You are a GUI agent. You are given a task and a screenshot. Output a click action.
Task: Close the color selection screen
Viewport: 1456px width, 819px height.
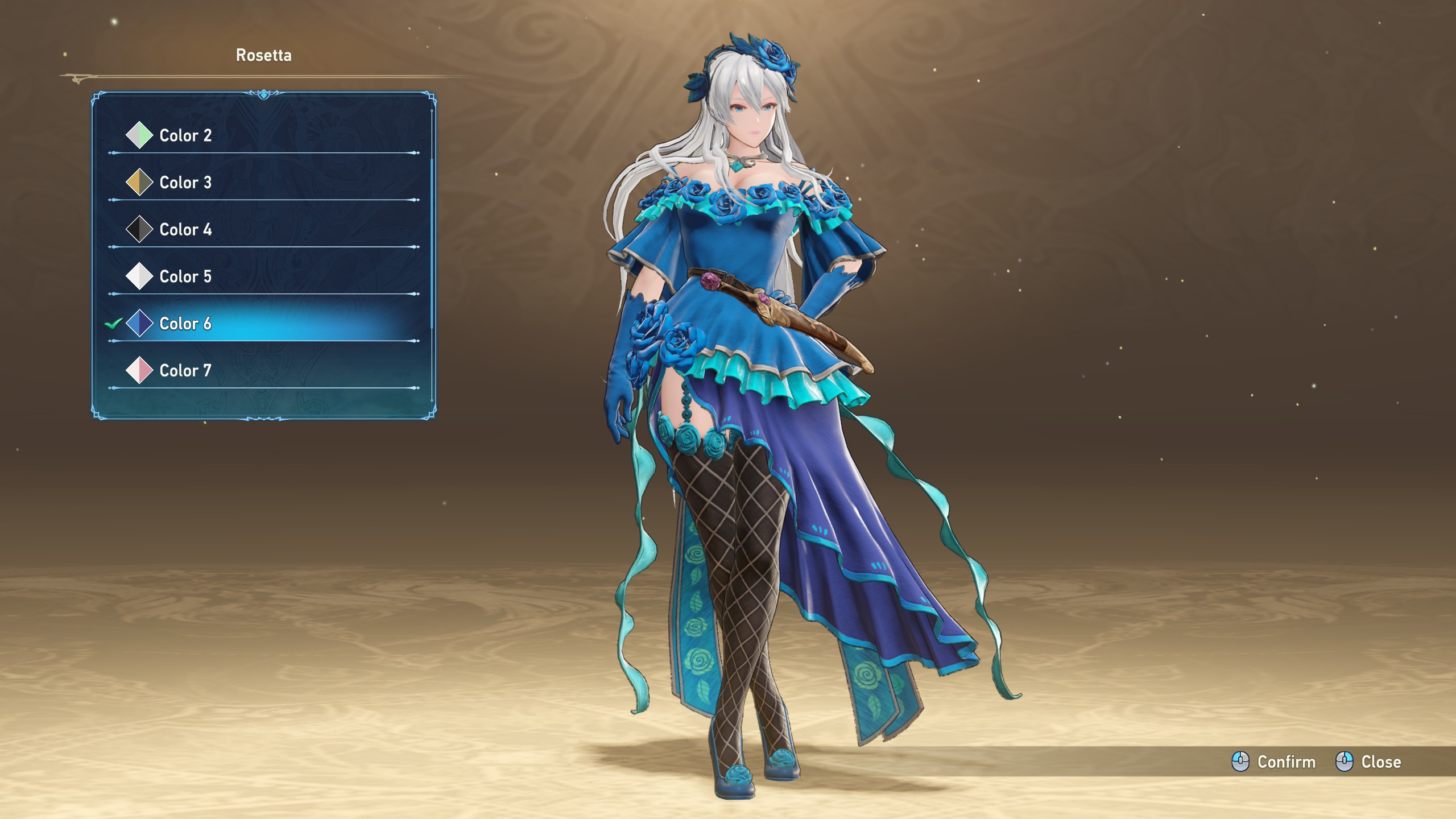point(1368,762)
